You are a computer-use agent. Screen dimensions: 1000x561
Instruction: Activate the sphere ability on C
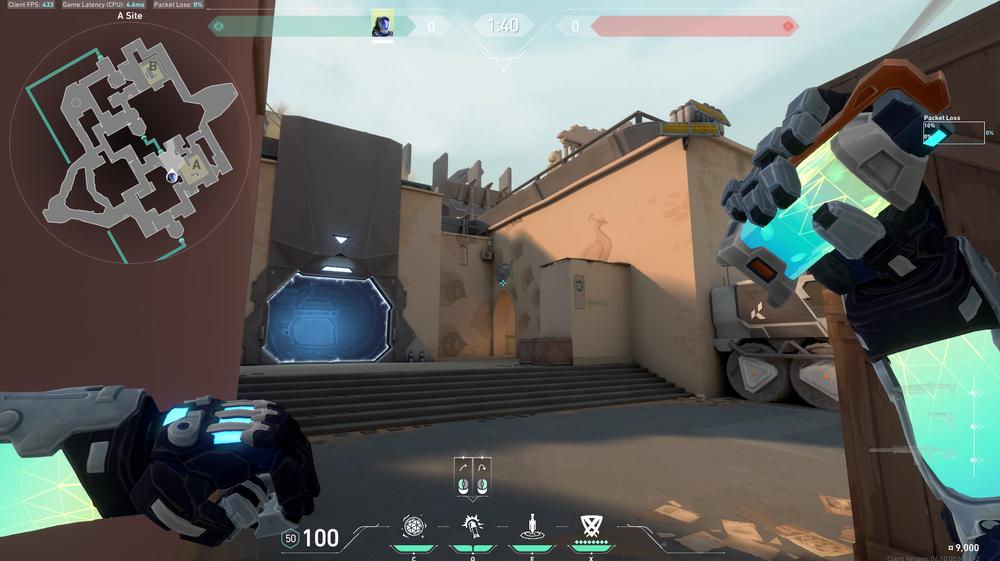coord(413,526)
